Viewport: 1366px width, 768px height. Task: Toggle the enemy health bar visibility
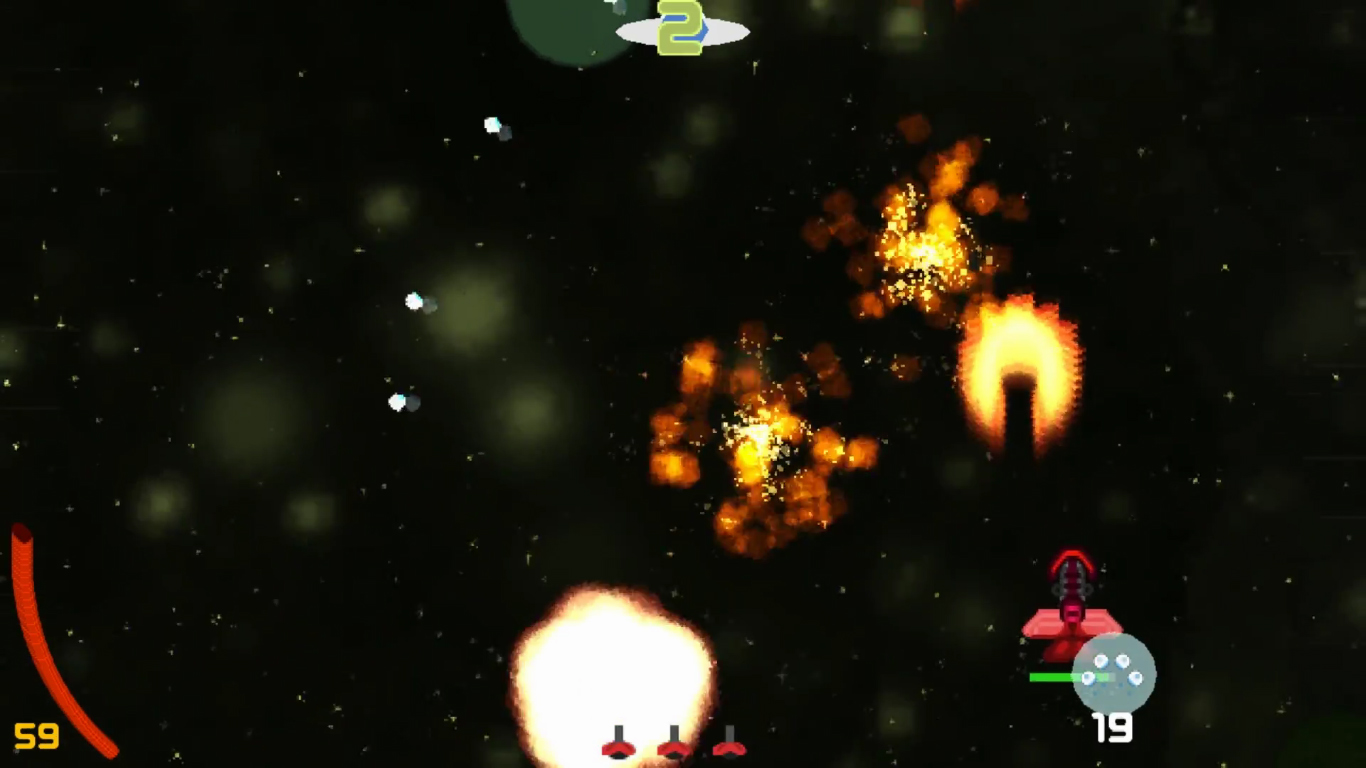click(x=1050, y=676)
